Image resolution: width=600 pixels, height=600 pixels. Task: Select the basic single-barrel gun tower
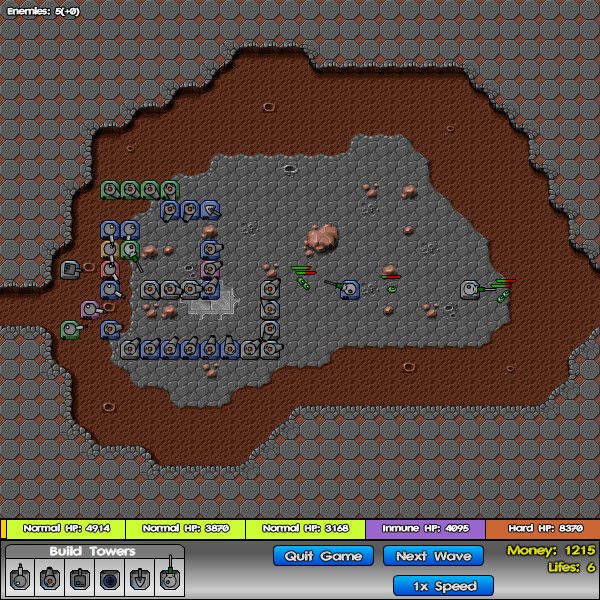19,577
